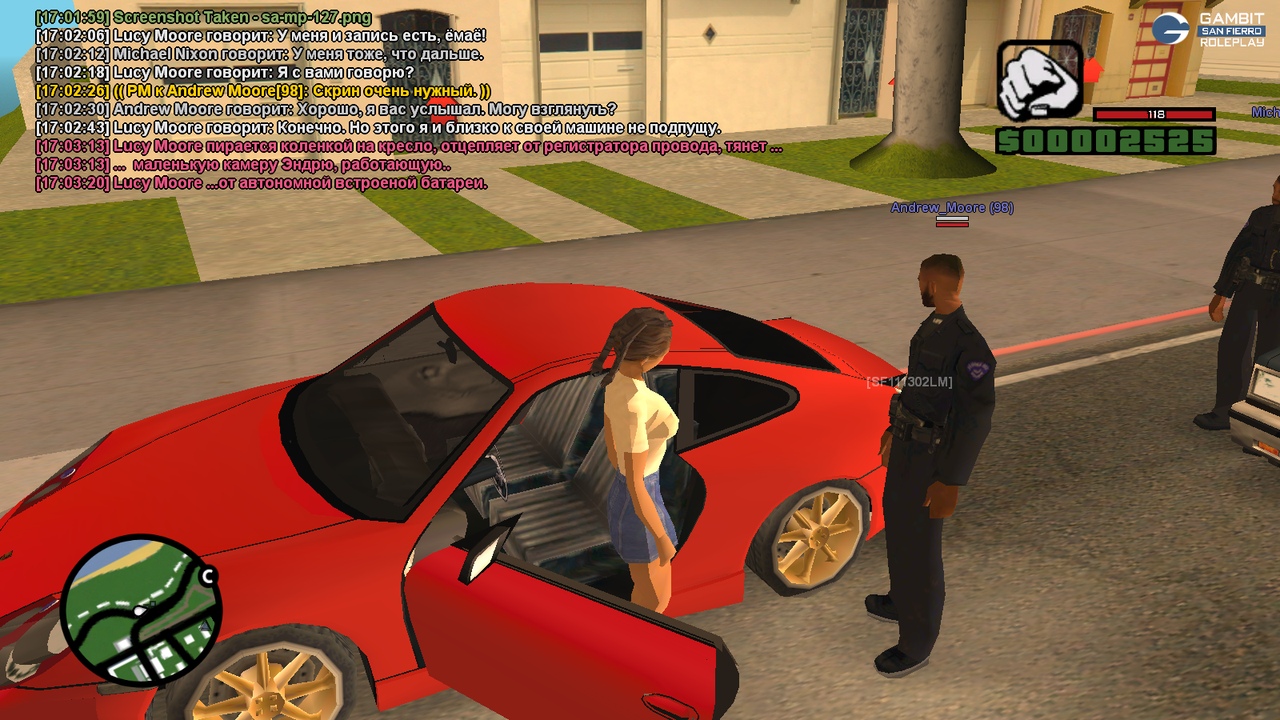Image resolution: width=1280 pixels, height=720 pixels.
Task: Click the Andrew_Moore (98) player nametag
Action: (x=952, y=208)
